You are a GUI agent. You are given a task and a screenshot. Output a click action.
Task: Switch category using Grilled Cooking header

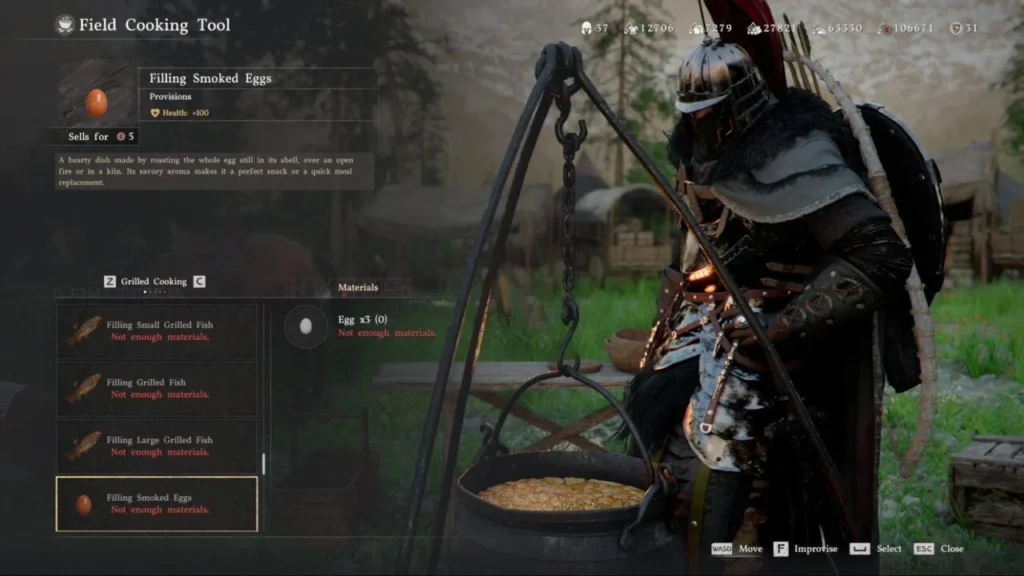pyautogui.click(x=154, y=282)
